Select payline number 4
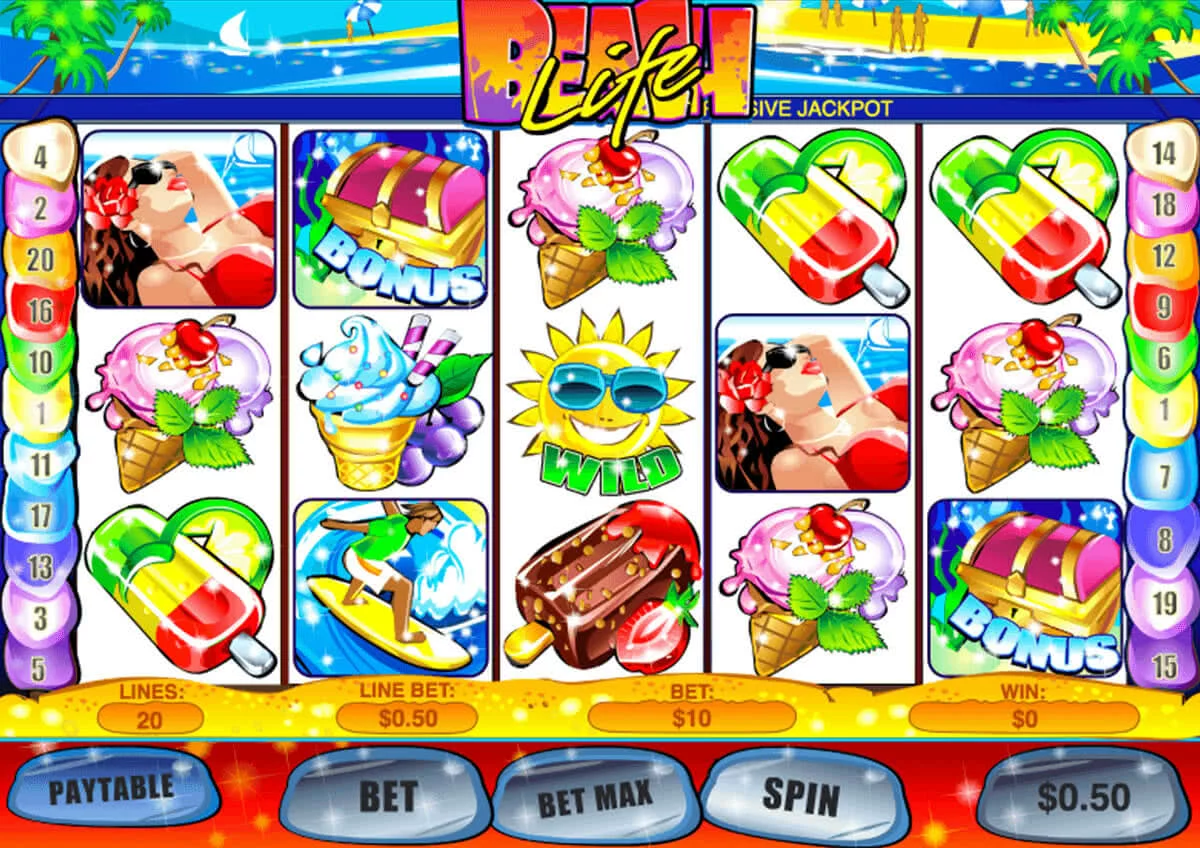 click(41, 156)
